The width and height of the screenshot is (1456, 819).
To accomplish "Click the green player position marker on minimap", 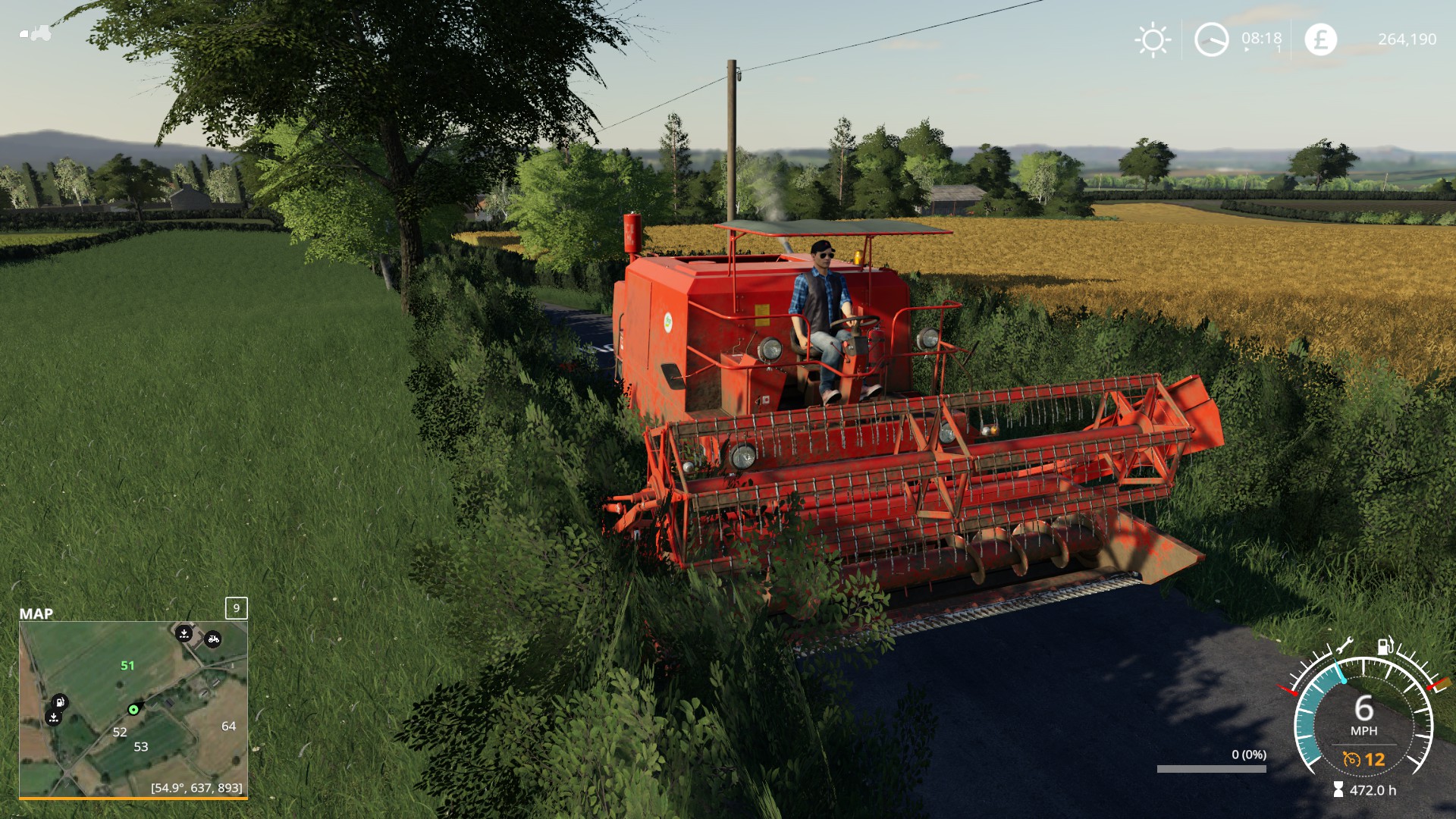I will 133,710.
